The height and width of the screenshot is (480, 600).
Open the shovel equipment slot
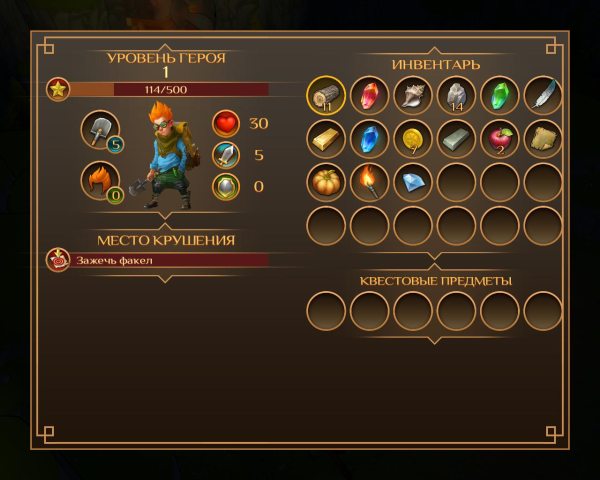click(100, 130)
